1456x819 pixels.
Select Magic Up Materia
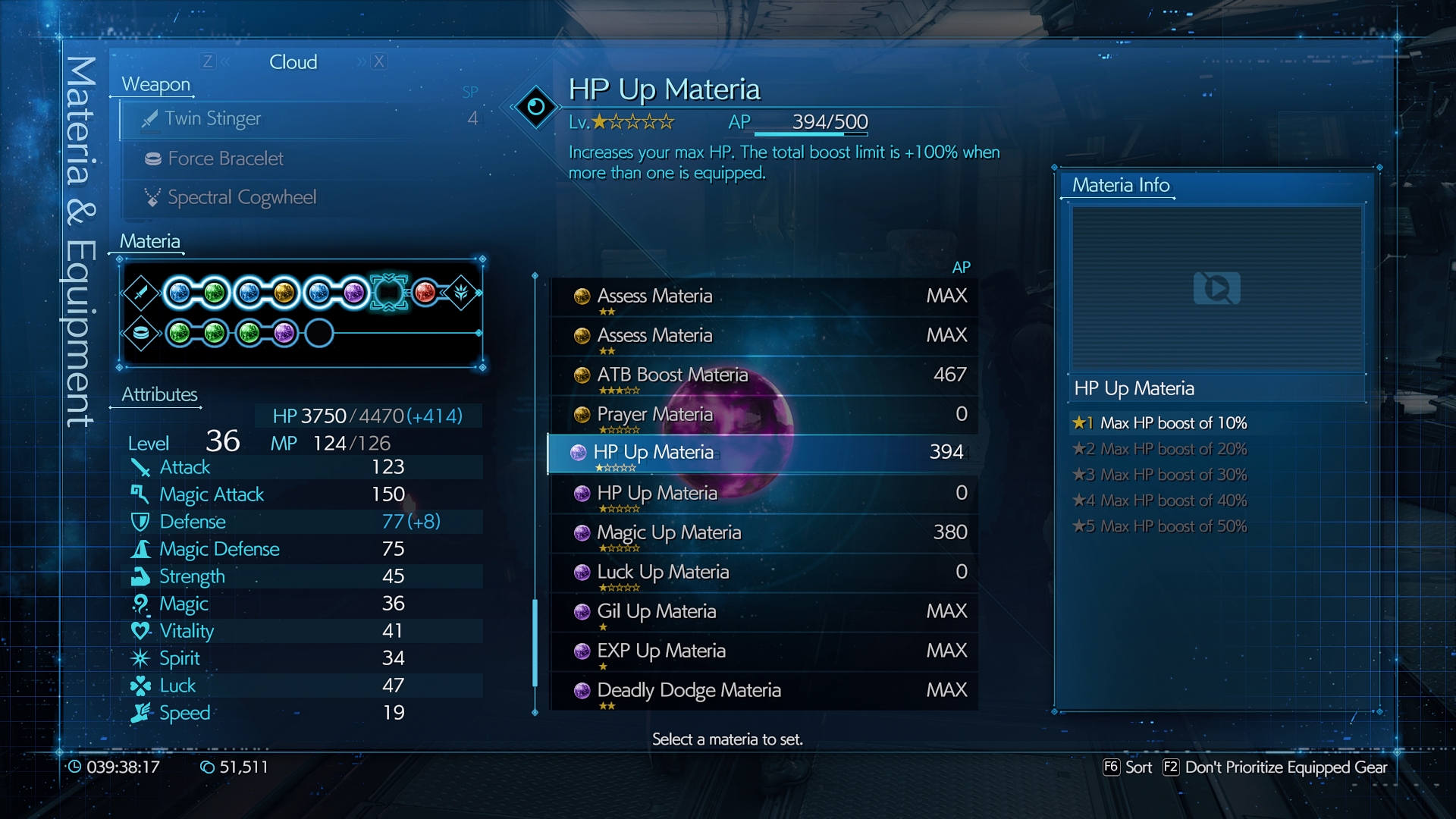tap(762, 533)
